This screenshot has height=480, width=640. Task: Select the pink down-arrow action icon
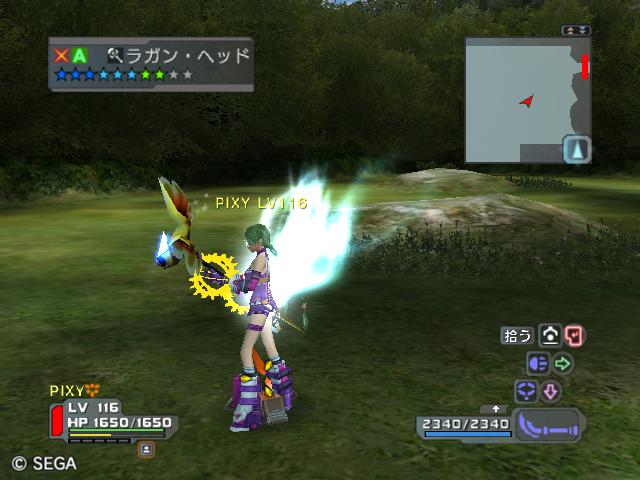[x=551, y=390]
